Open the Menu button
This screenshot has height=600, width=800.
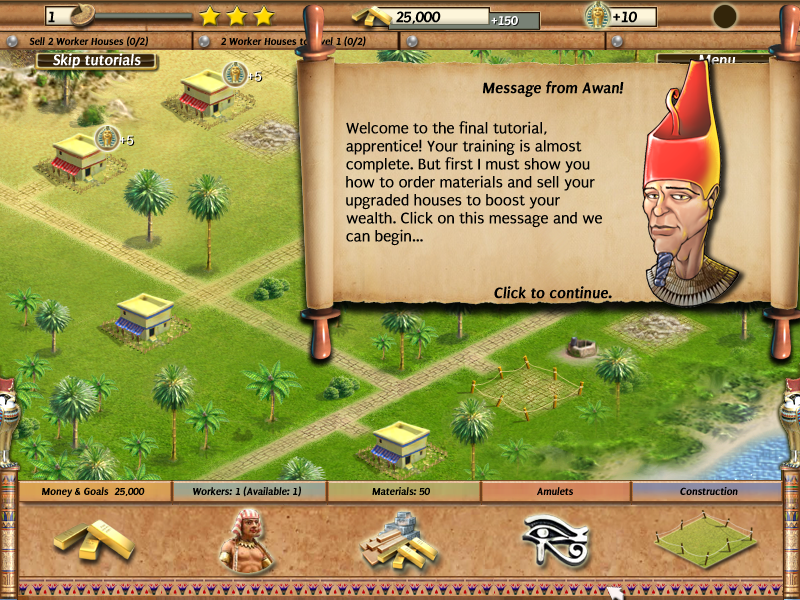(716, 59)
